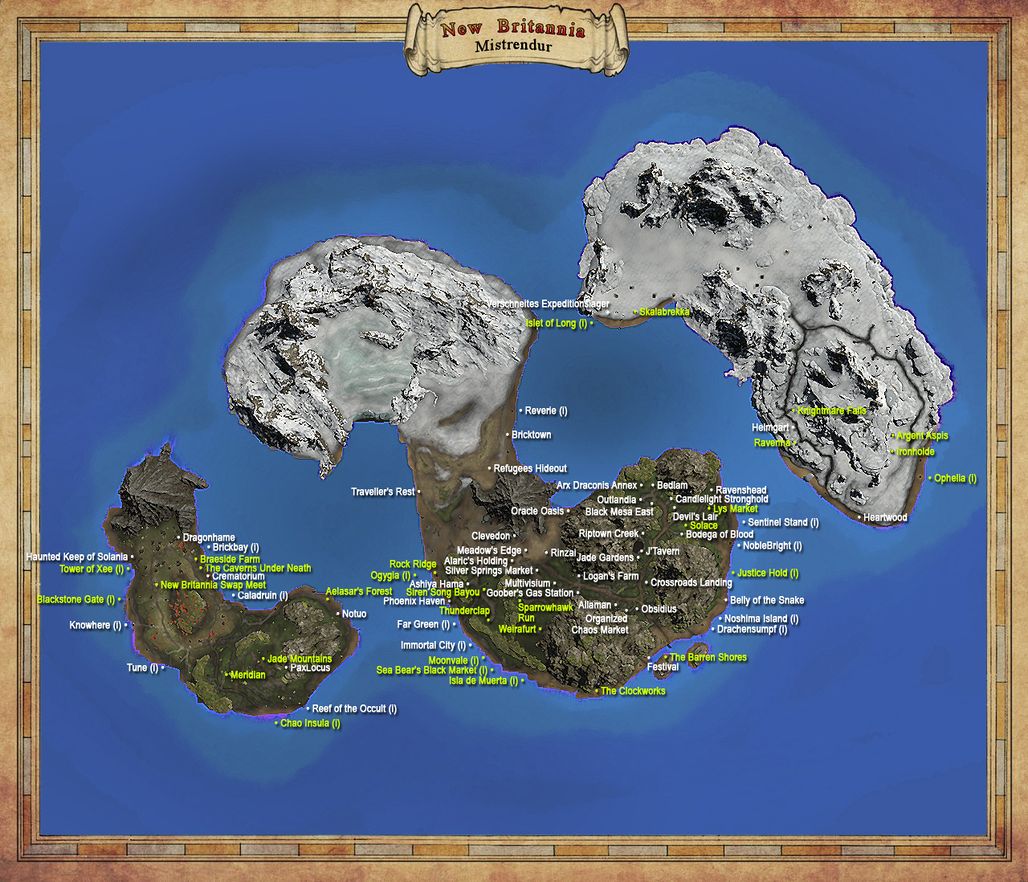
Task: Click the Dragonhame map label
Action: click(x=210, y=538)
